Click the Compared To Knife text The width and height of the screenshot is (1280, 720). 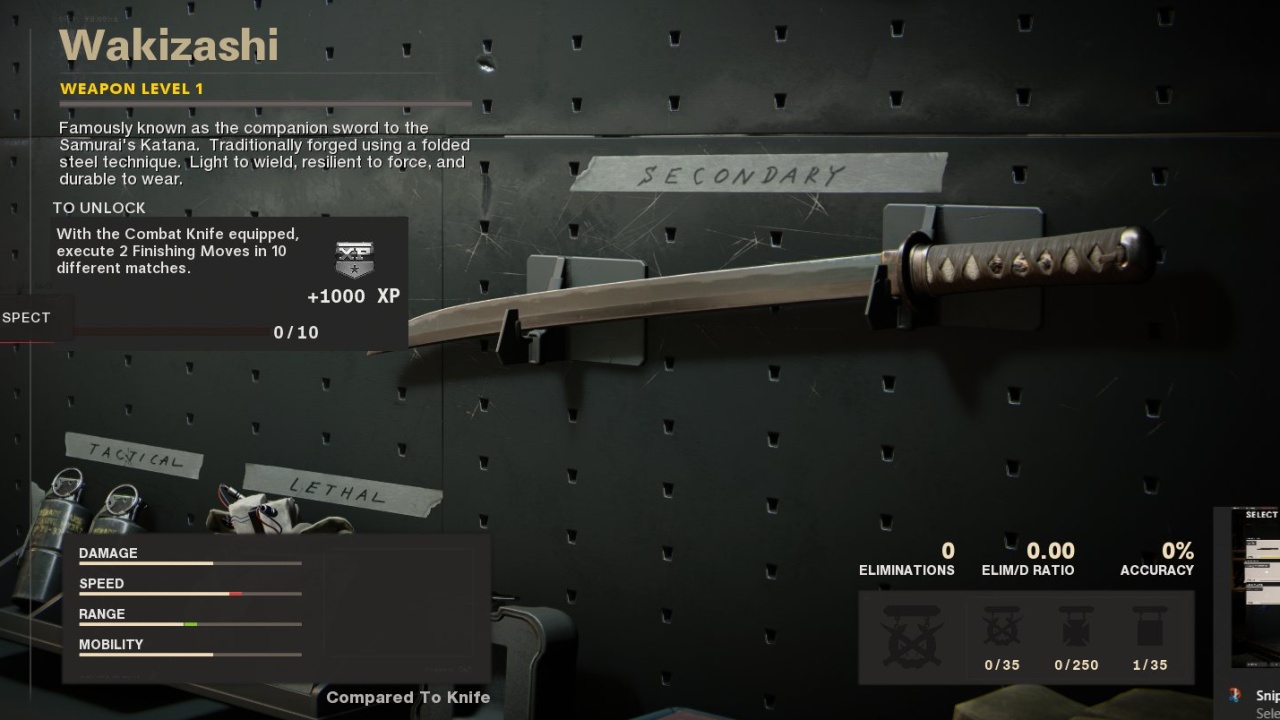click(x=407, y=697)
